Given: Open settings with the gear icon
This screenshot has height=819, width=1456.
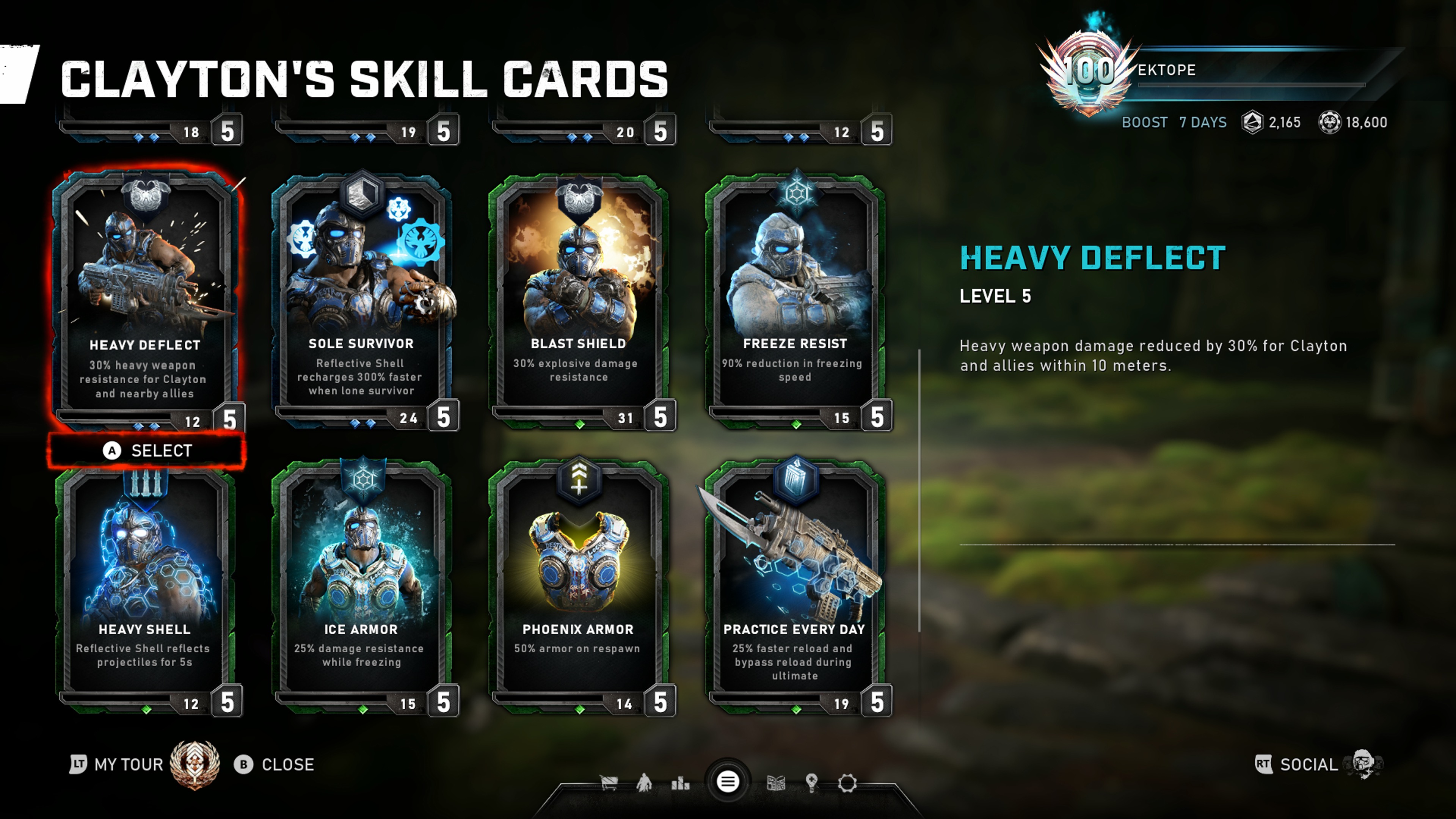Looking at the screenshot, I should coord(847,783).
